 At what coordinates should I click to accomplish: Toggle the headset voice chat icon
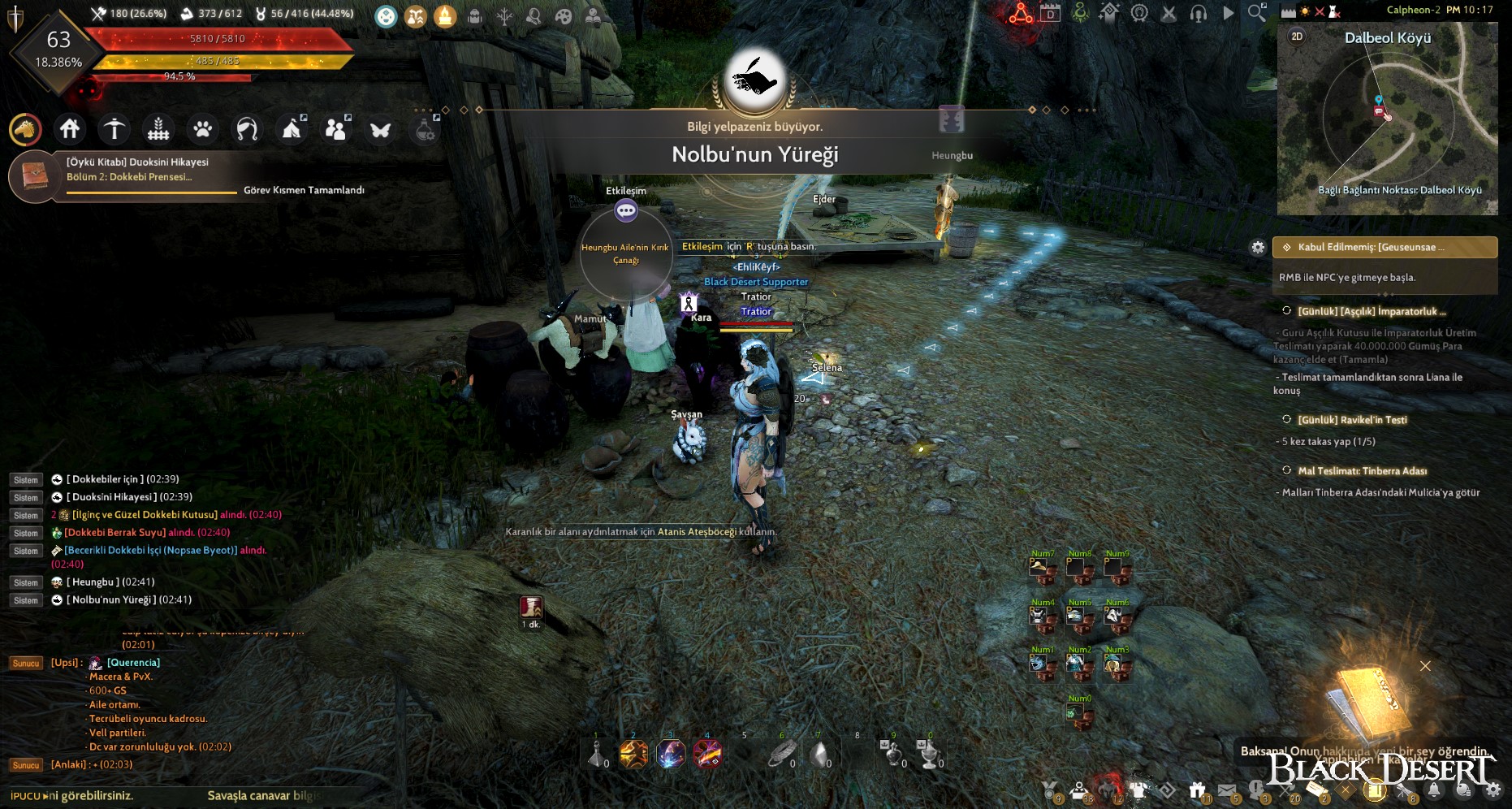coord(1199,14)
